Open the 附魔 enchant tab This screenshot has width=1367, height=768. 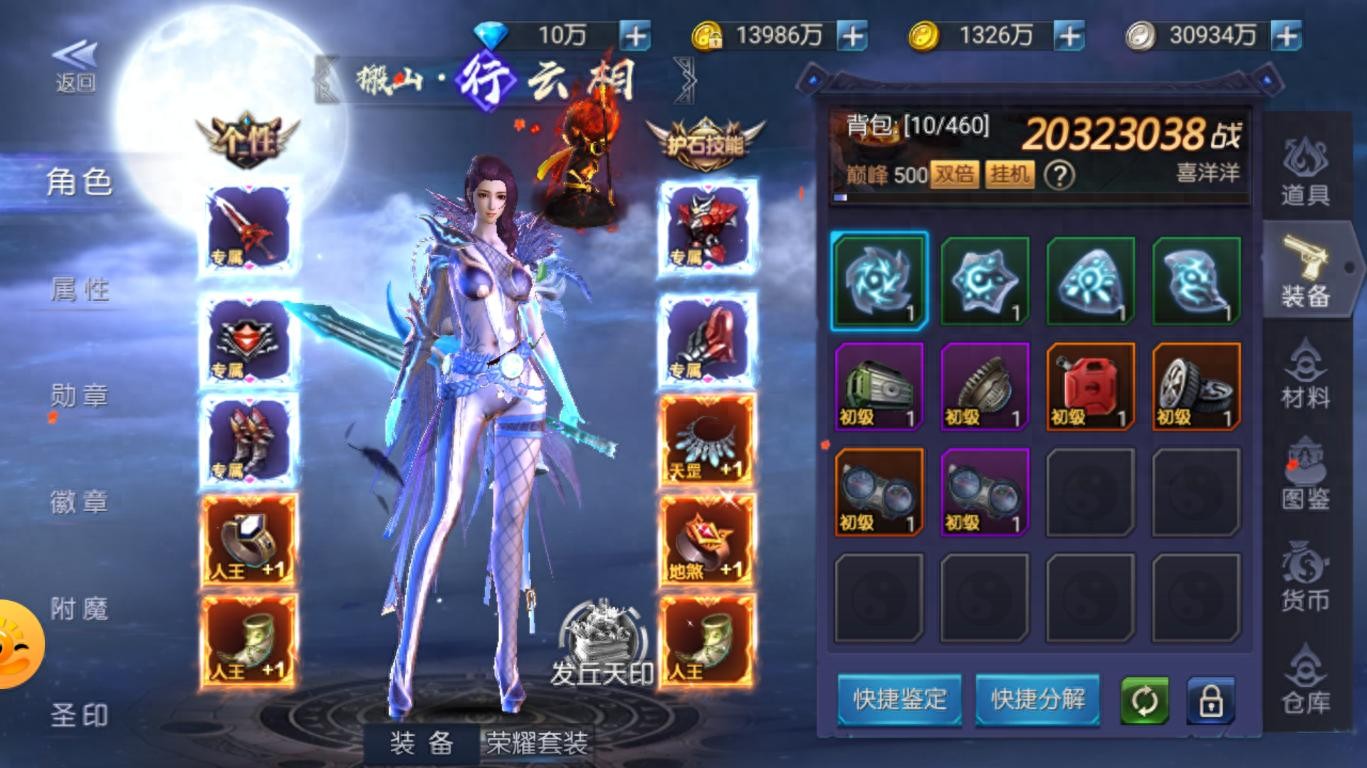pos(80,608)
